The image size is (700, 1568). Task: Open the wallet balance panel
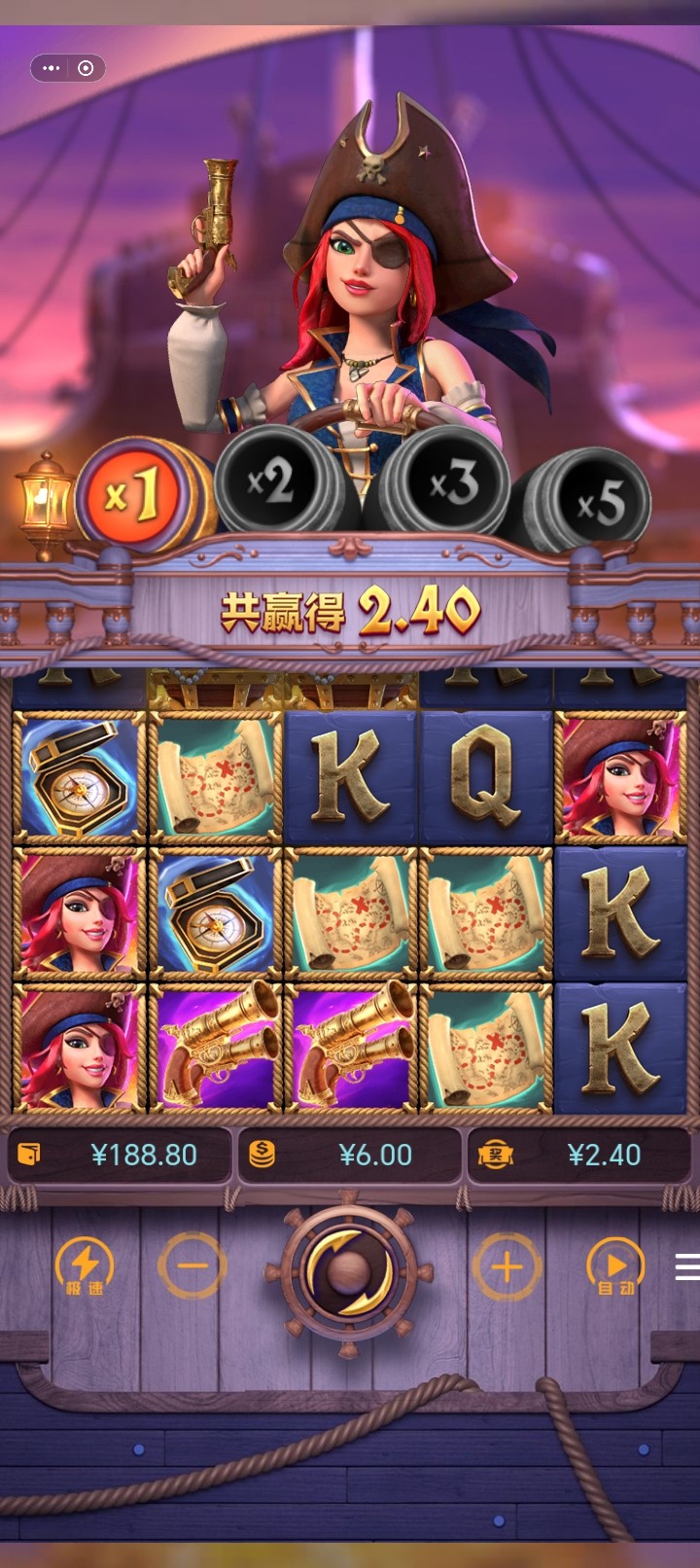tap(119, 1155)
